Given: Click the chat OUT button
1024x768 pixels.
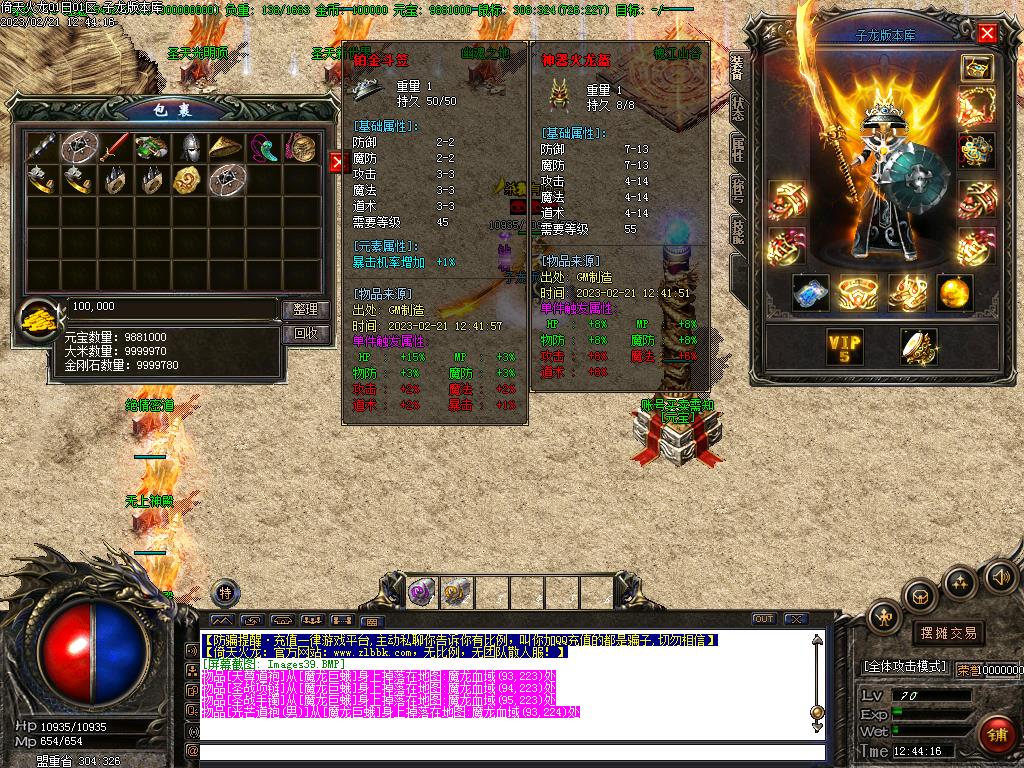Looking at the screenshot, I should [x=764, y=619].
